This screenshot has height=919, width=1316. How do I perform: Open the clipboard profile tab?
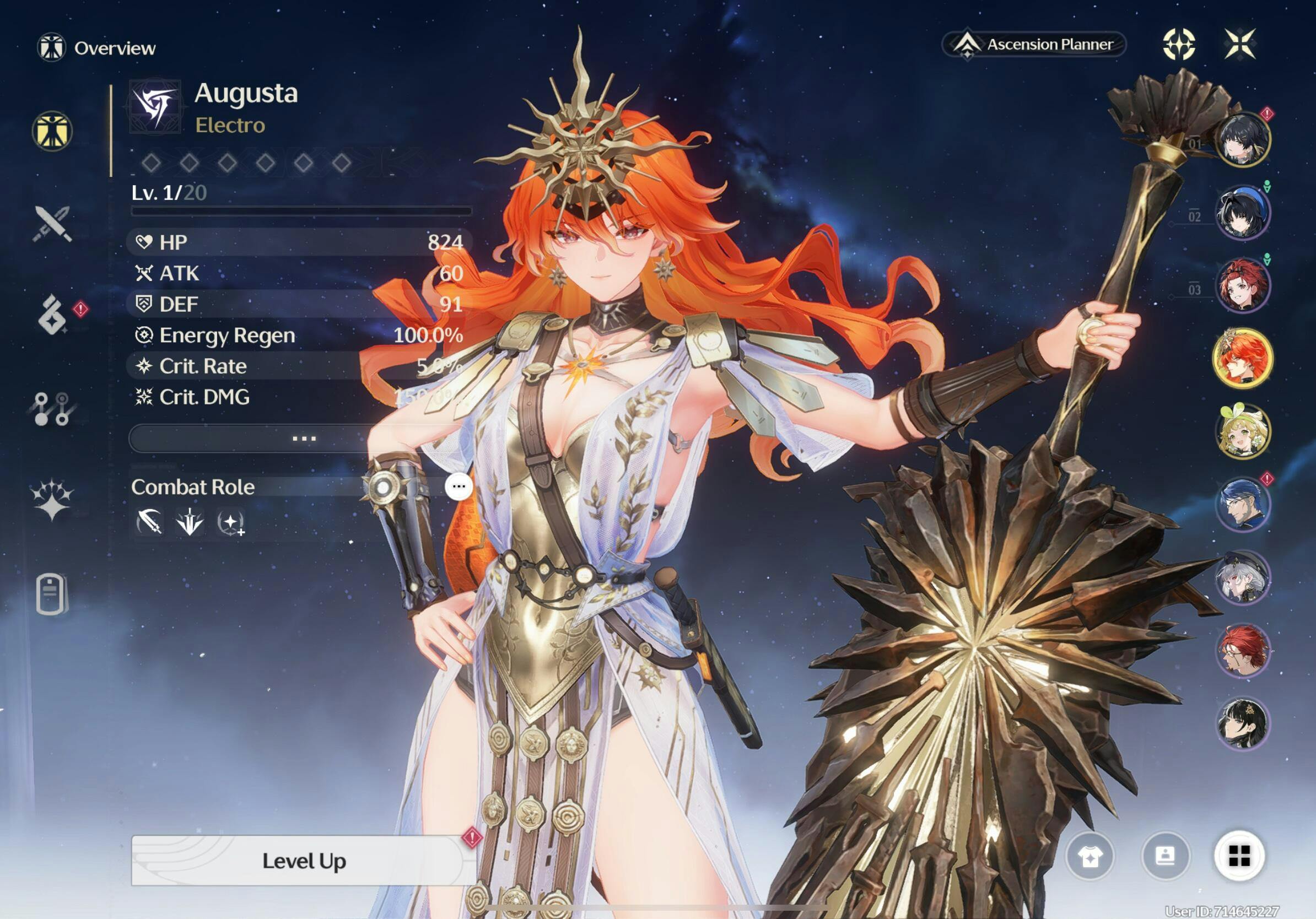[x=52, y=593]
